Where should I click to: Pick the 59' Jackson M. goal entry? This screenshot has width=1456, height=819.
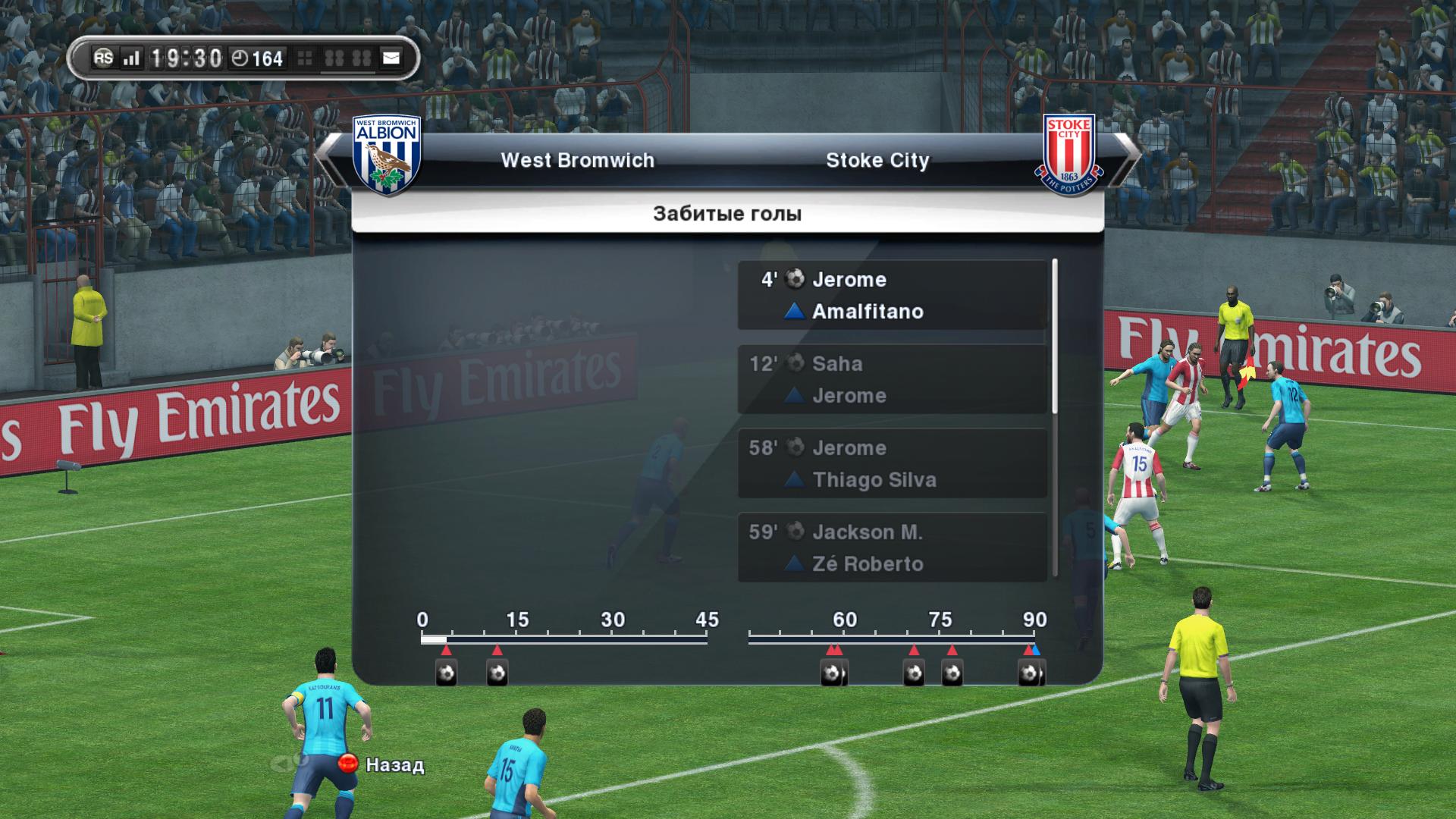click(x=893, y=548)
